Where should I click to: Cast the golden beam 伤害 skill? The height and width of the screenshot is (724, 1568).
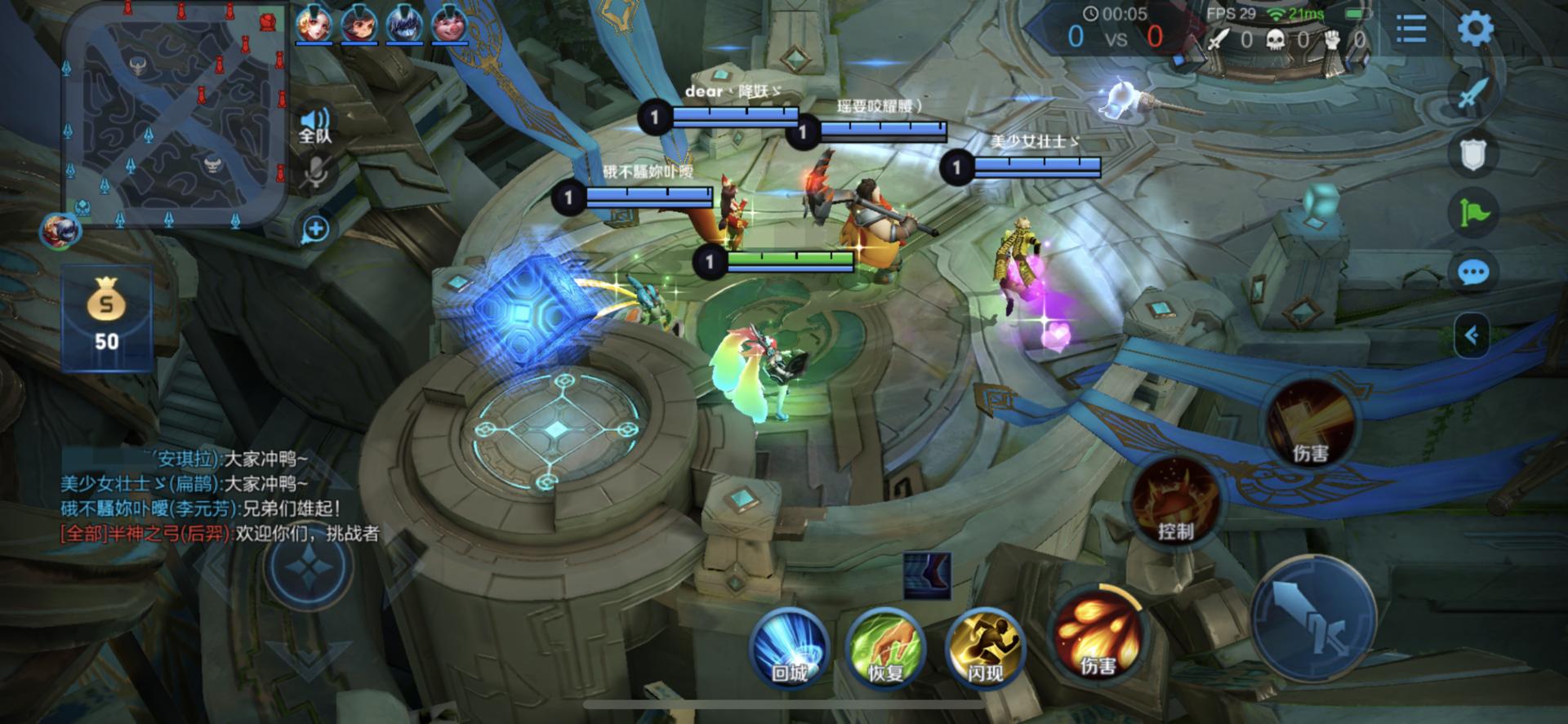1310,423
